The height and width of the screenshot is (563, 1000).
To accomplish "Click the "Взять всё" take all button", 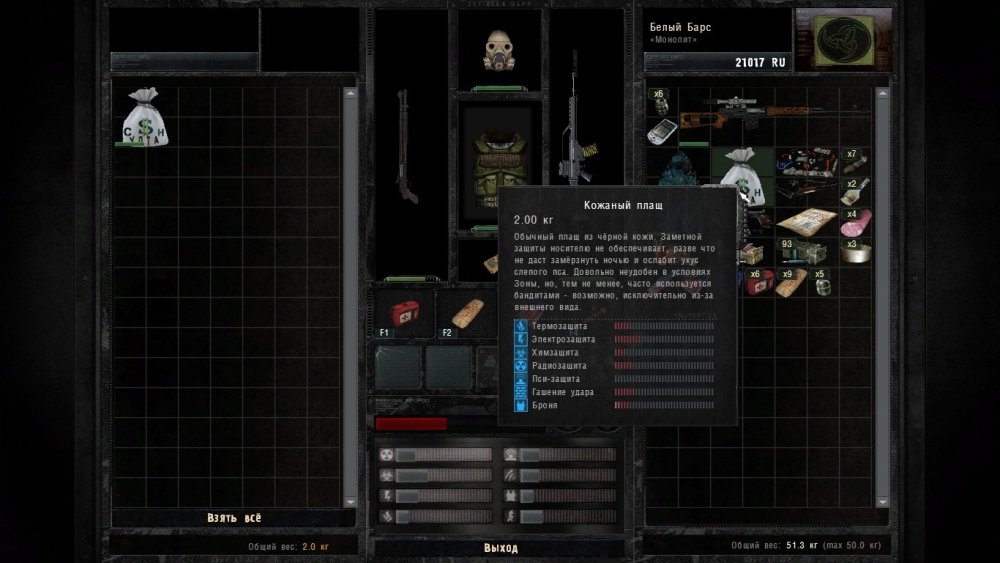I will (x=234, y=518).
